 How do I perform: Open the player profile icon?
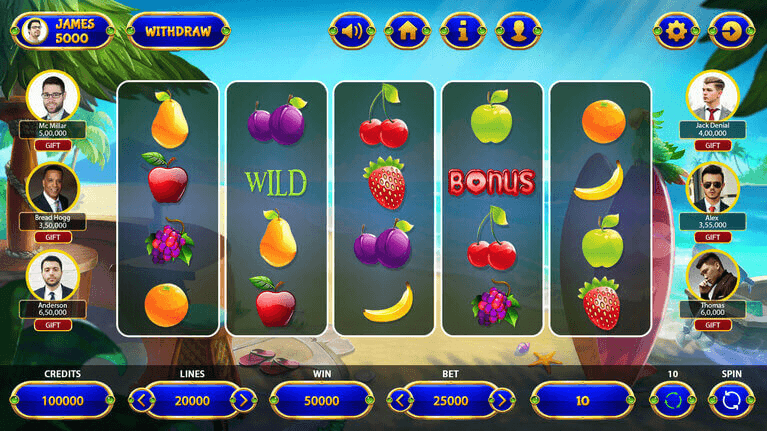click(518, 31)
